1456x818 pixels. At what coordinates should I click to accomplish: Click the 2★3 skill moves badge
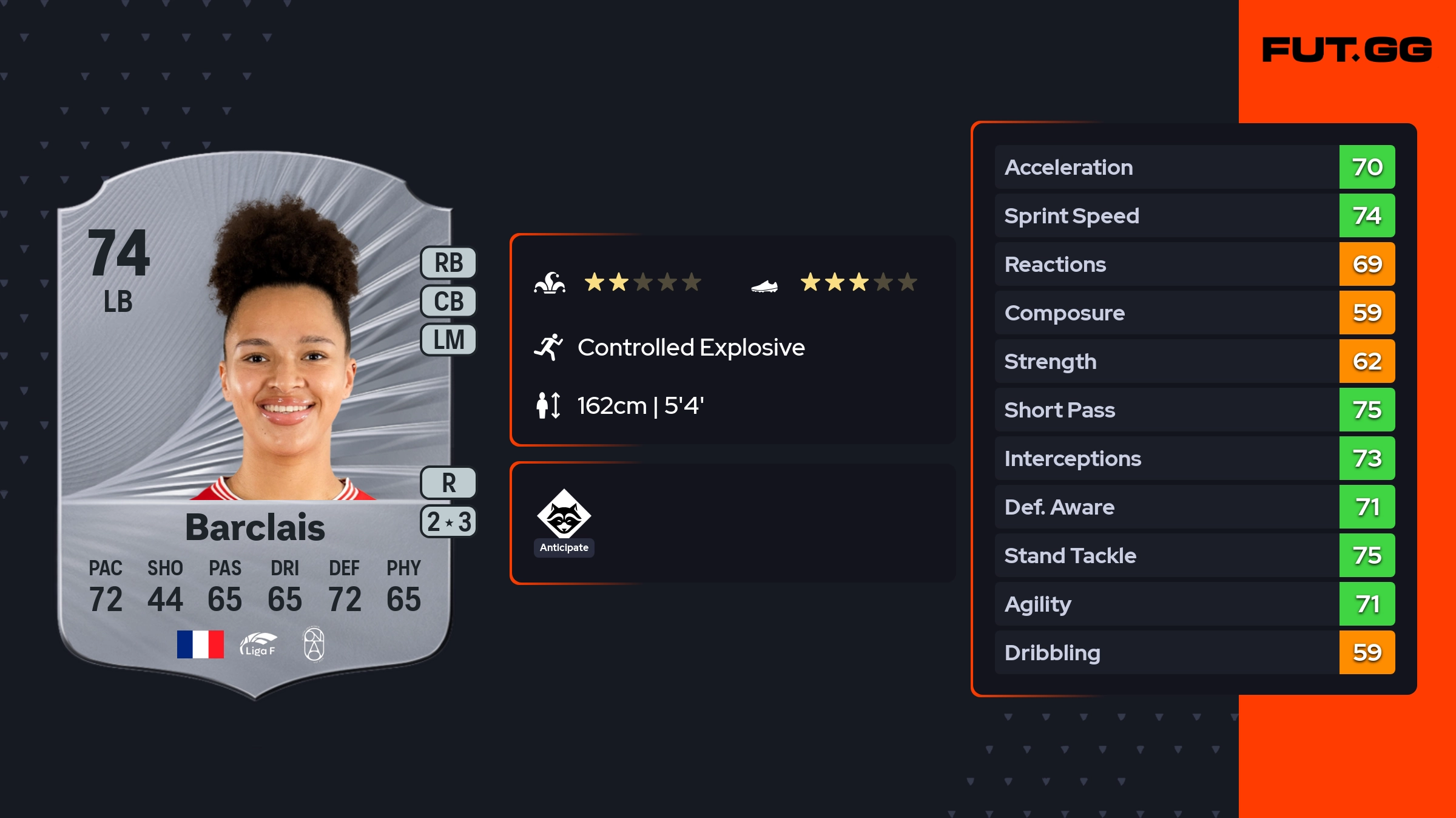pyautogui.click(x=448, y=521)
